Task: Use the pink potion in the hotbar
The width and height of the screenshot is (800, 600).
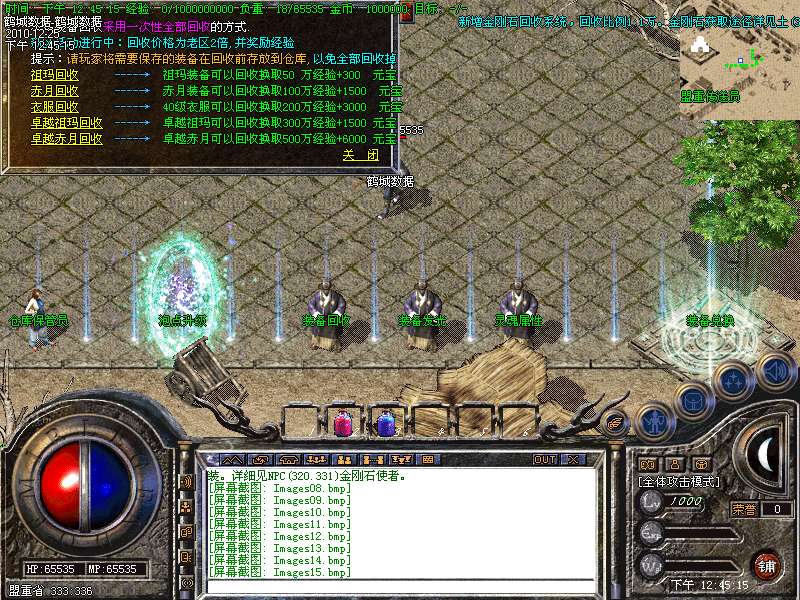Action: (x=343, y=423)
